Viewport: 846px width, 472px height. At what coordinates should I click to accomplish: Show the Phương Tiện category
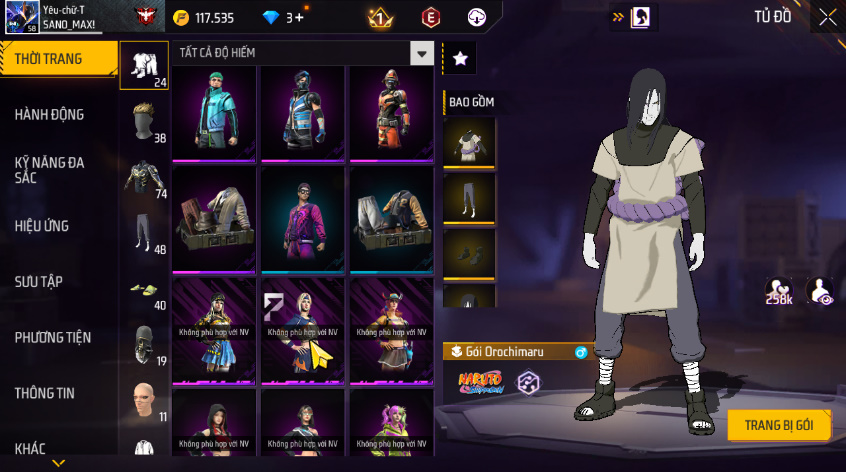coord(50,338)
